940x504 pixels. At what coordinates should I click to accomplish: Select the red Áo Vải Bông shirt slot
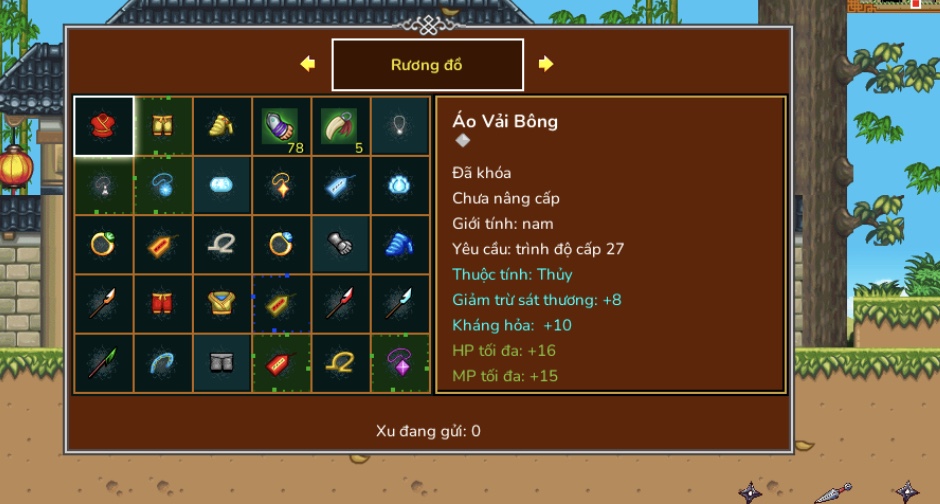point(104,126)
